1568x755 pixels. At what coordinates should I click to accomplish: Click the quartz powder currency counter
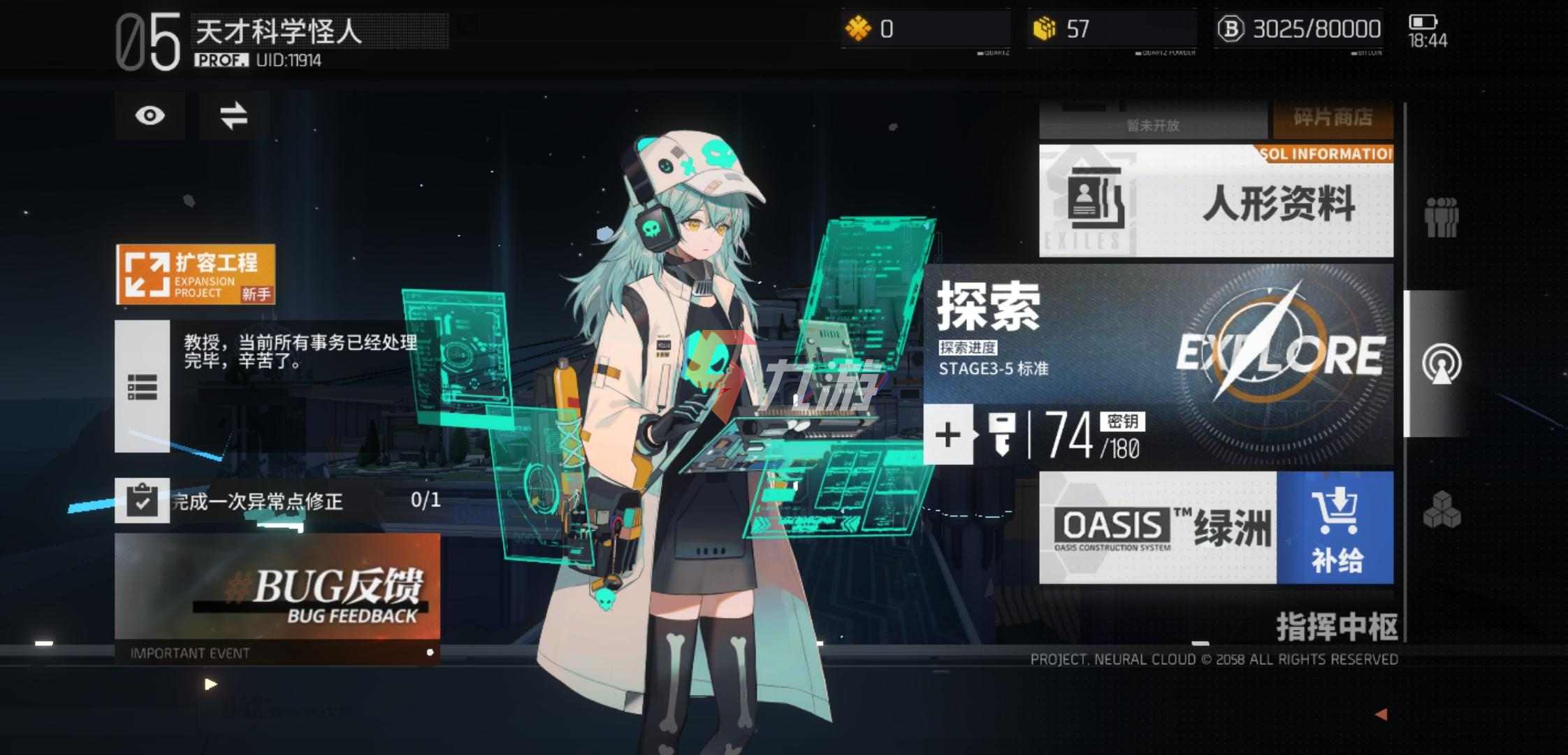click(1111, 29)
